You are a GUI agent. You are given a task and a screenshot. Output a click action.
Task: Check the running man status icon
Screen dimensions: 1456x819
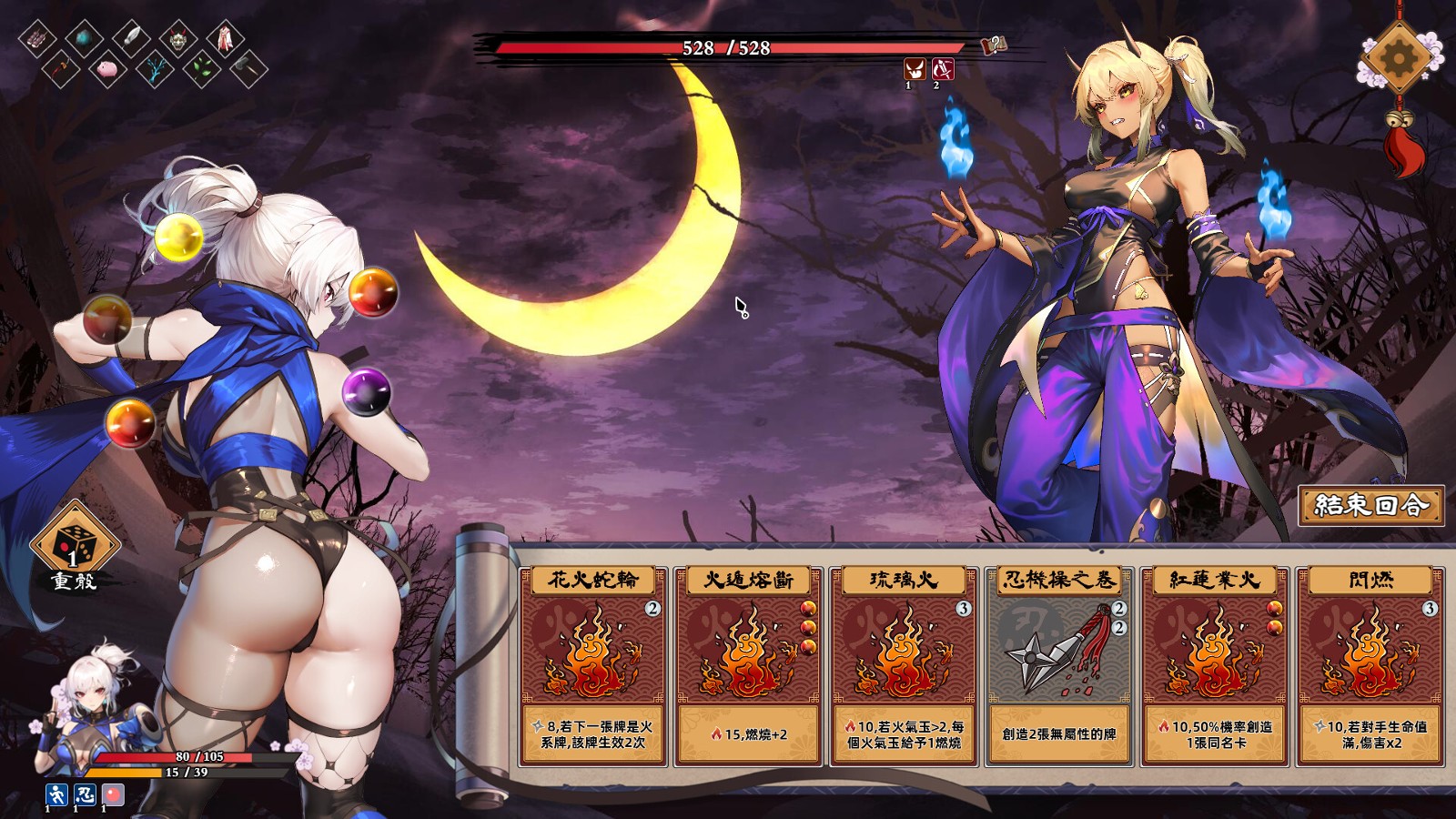(56, 794)
